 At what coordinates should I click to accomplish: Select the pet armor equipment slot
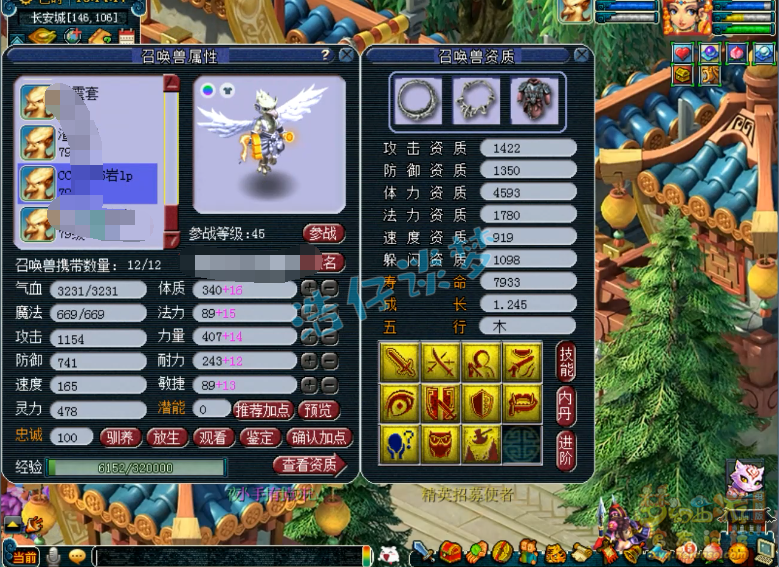pyautogui.click(x=533, y=99)
